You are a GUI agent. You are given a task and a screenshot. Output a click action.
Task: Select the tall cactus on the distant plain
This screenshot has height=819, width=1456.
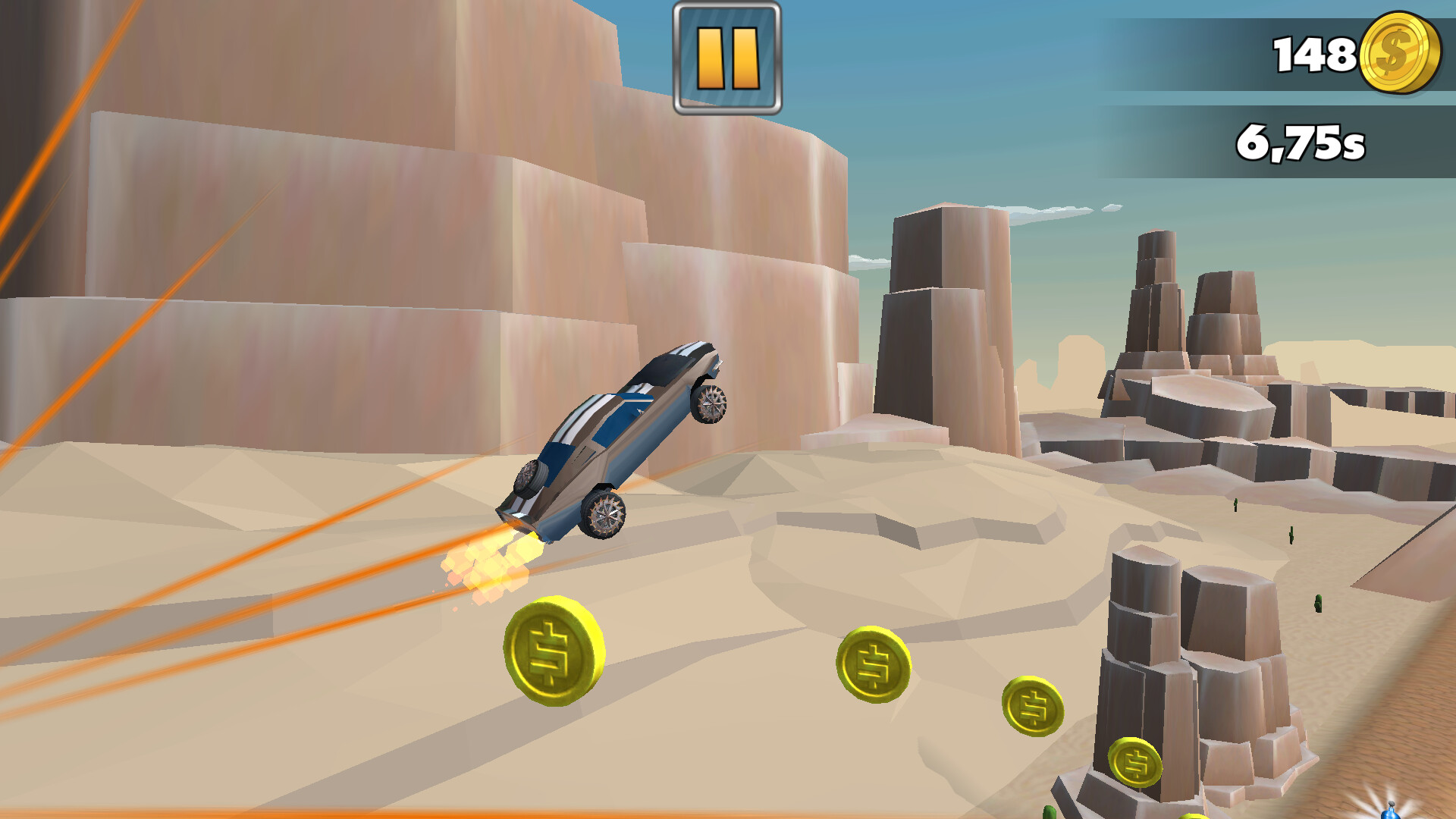(1291, 535)
